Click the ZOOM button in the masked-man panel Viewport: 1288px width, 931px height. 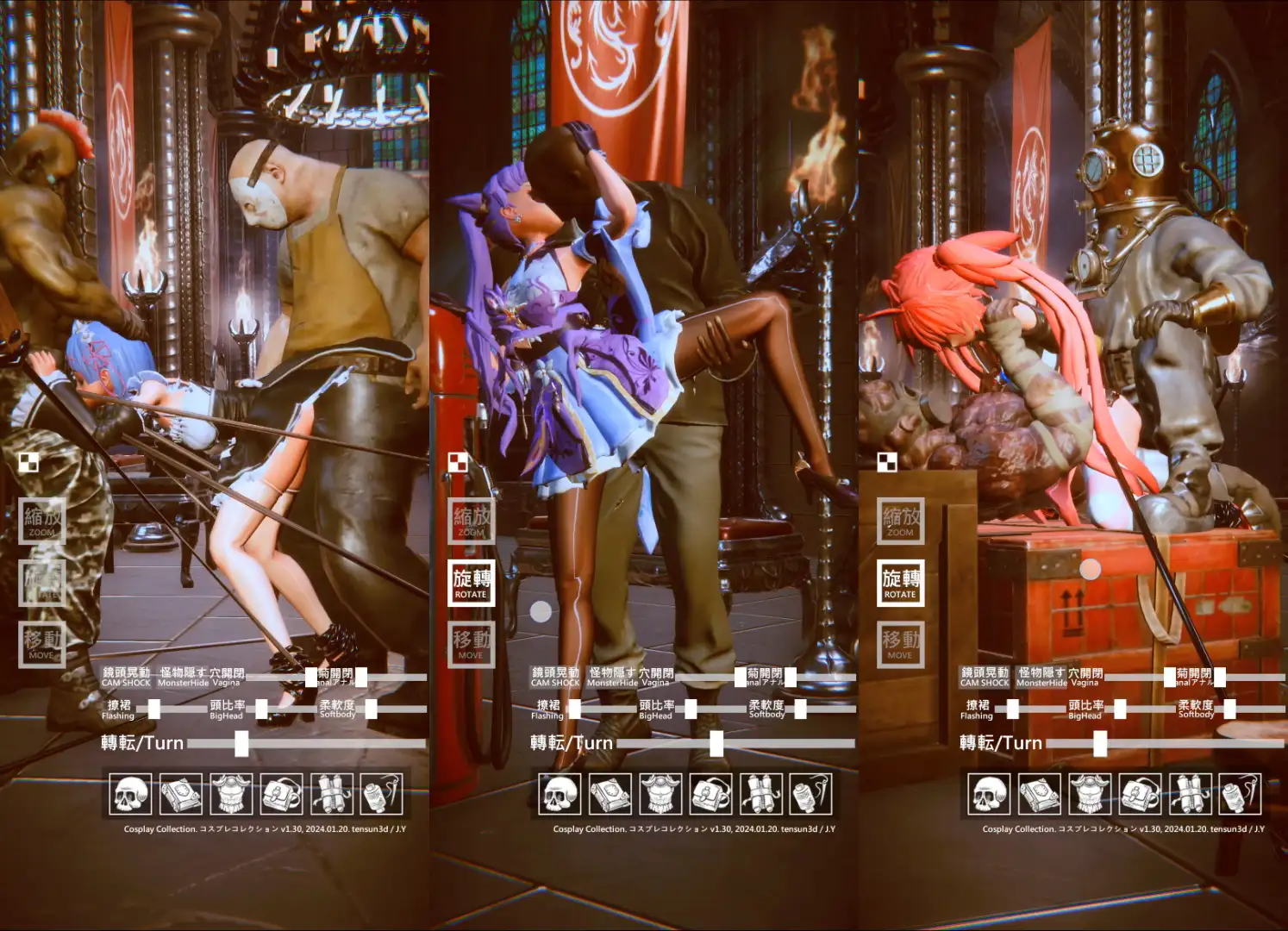pos(41,521)
